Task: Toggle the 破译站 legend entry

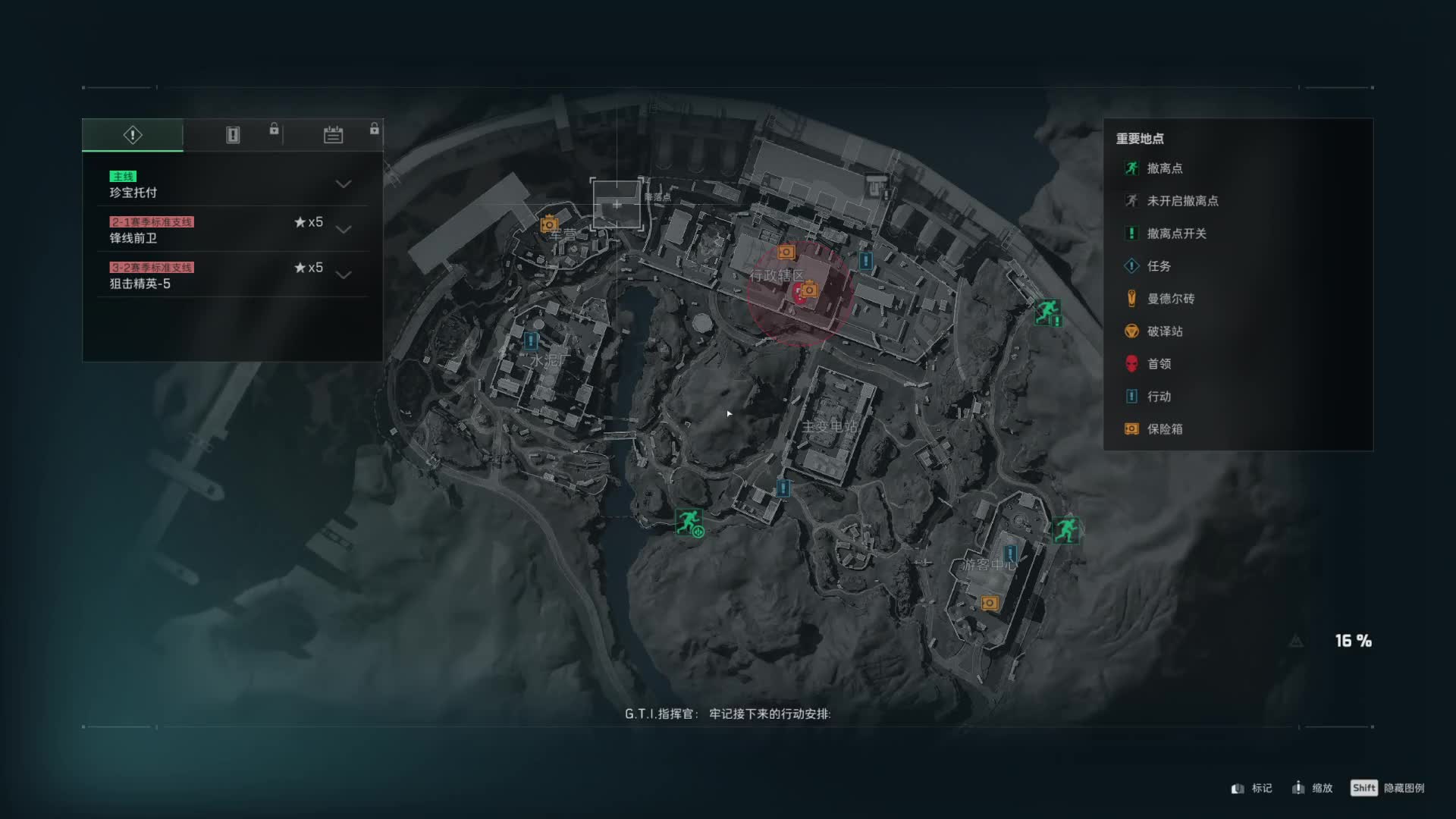Action: click(1164, 331)
